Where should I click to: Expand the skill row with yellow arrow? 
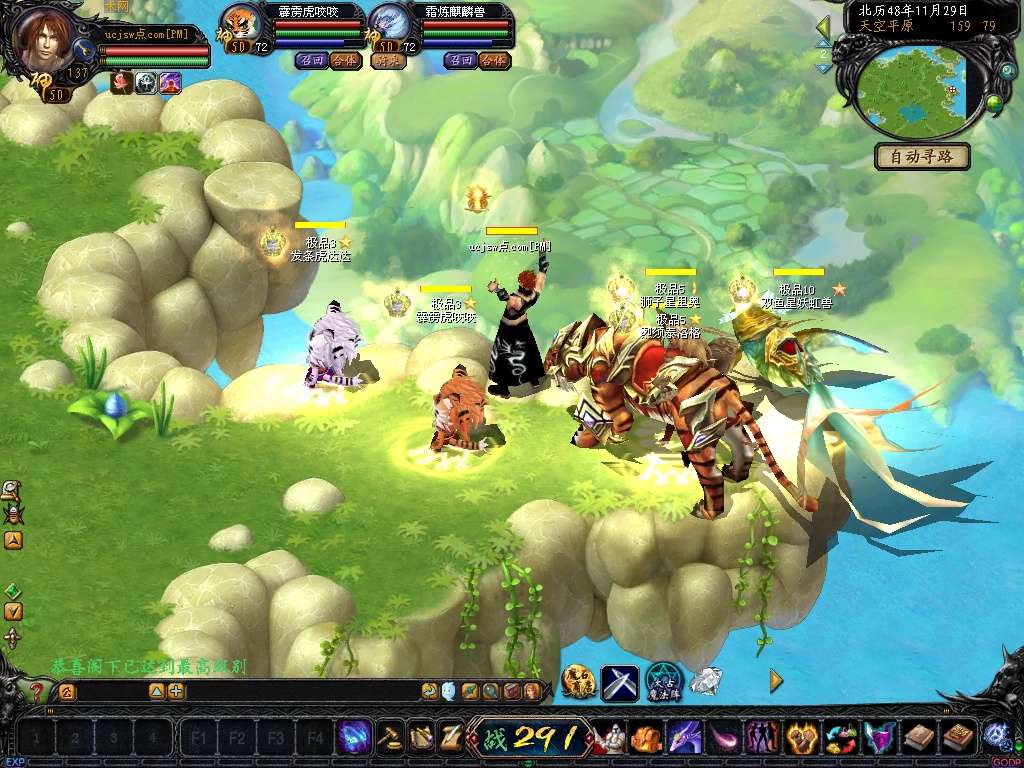coord(776,681)
